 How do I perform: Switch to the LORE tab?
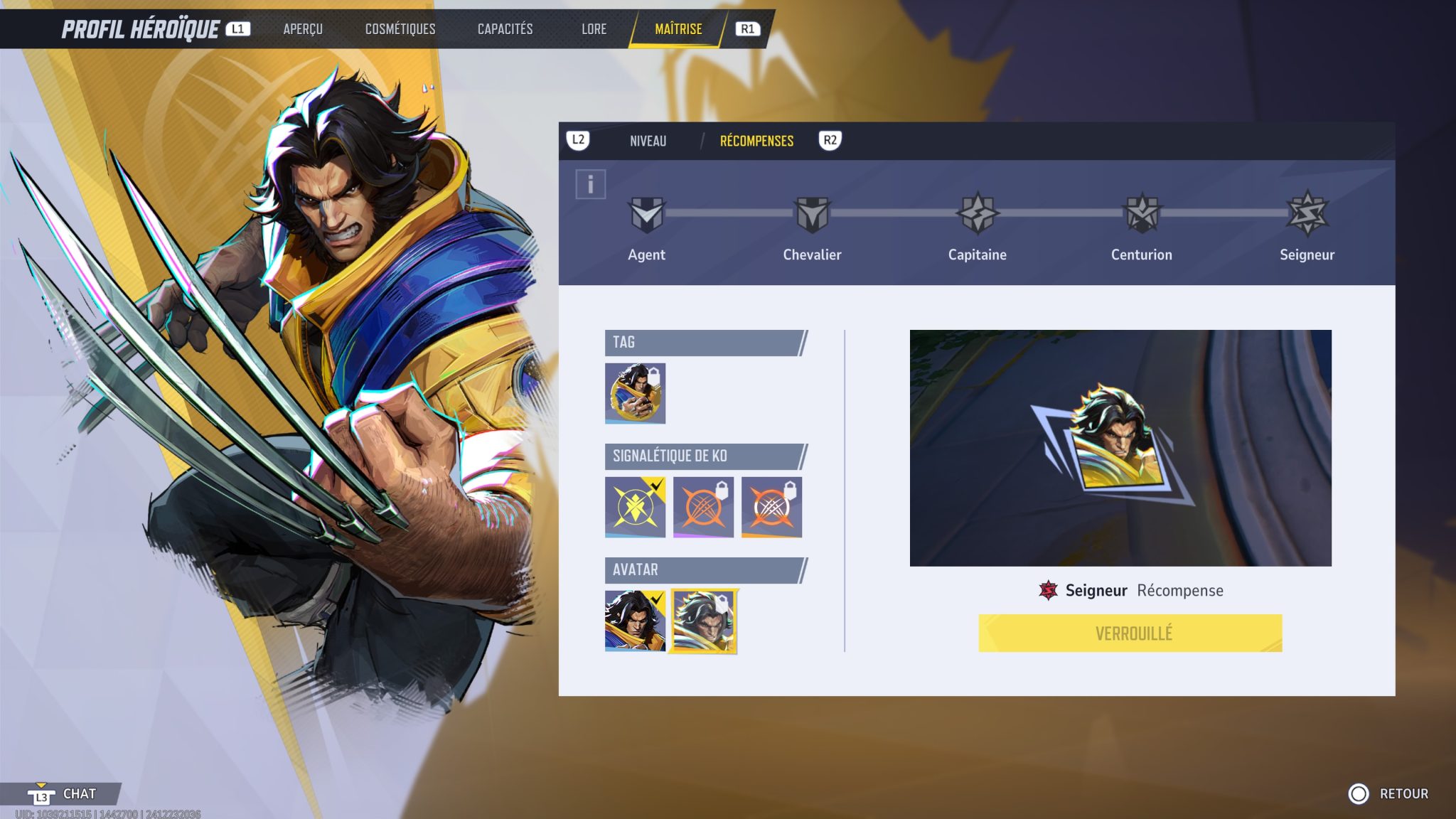594,29
